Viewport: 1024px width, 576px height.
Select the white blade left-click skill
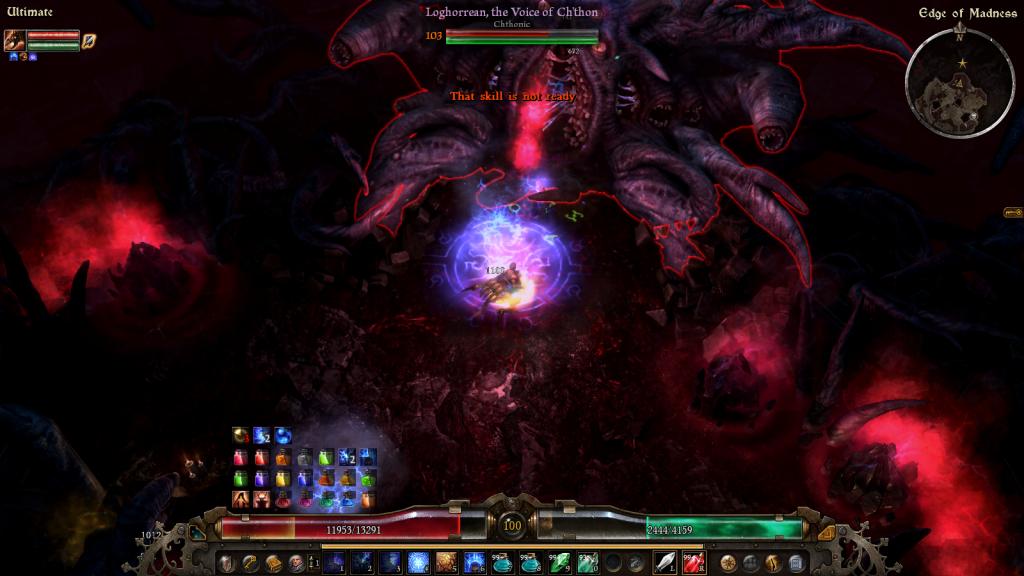[x=664, y=563]
